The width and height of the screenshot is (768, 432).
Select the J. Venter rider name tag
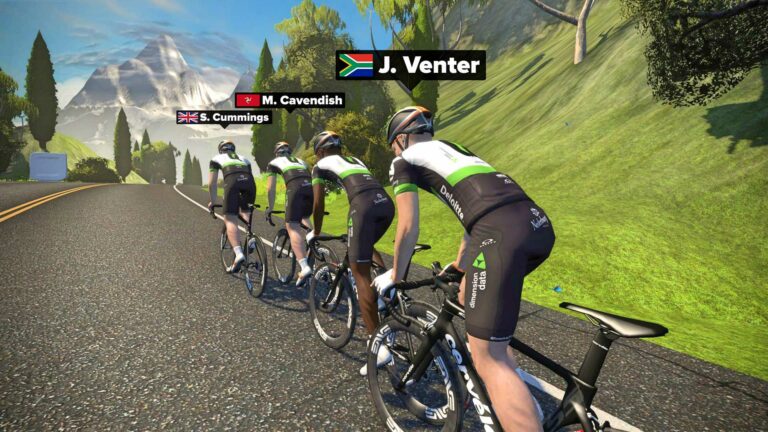(x=411, y=66)
